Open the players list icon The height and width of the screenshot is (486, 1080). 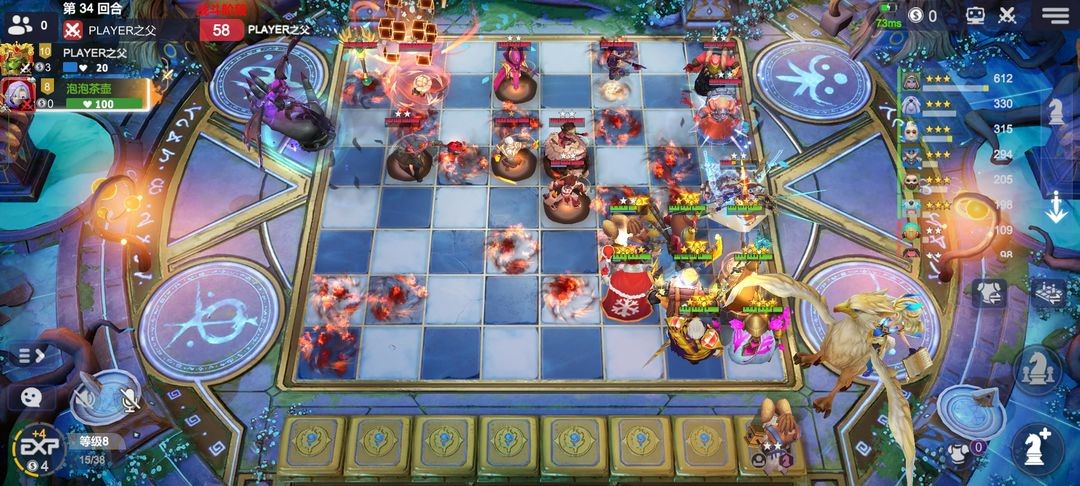18,24
